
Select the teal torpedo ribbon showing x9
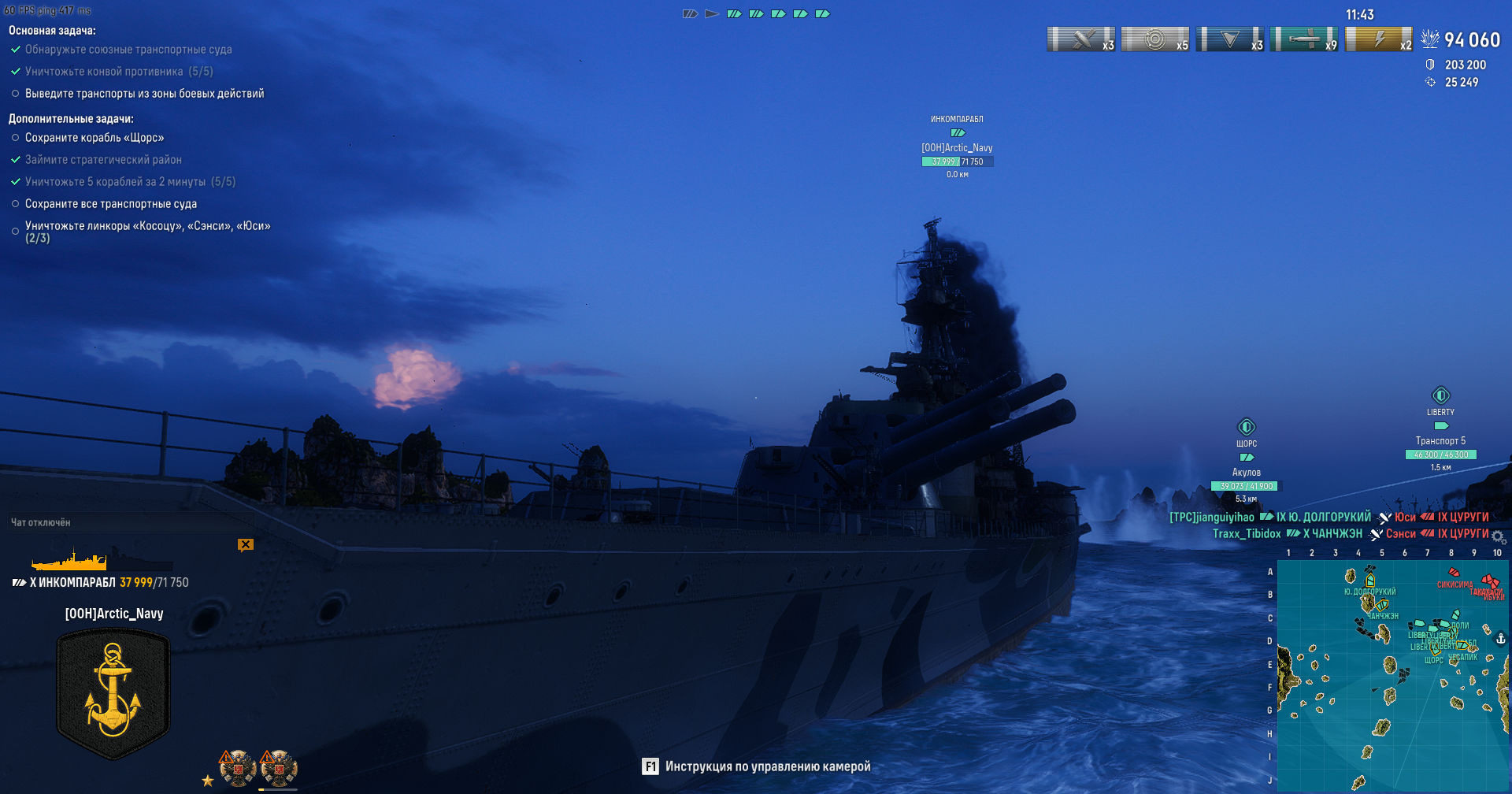pyautogui.click(x=1304, y=39)
